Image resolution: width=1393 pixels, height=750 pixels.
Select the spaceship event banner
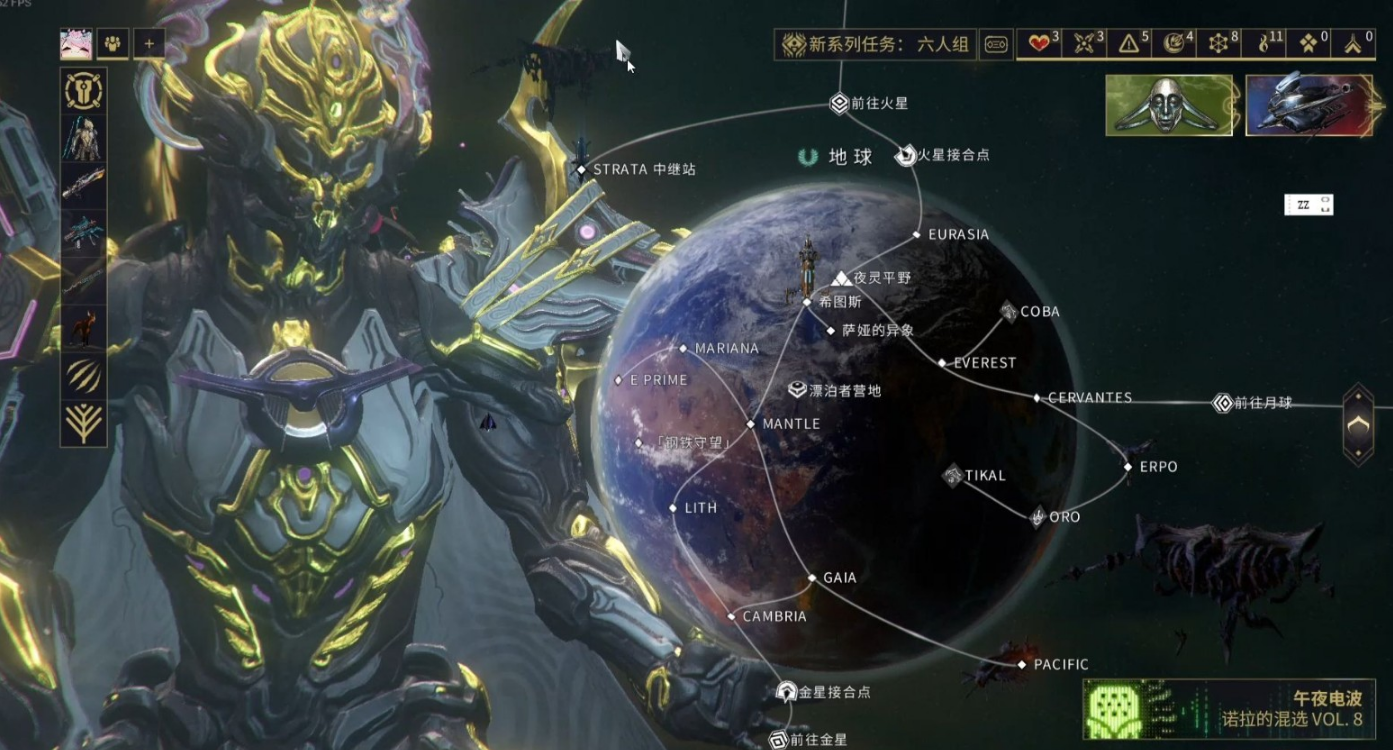1308,106
